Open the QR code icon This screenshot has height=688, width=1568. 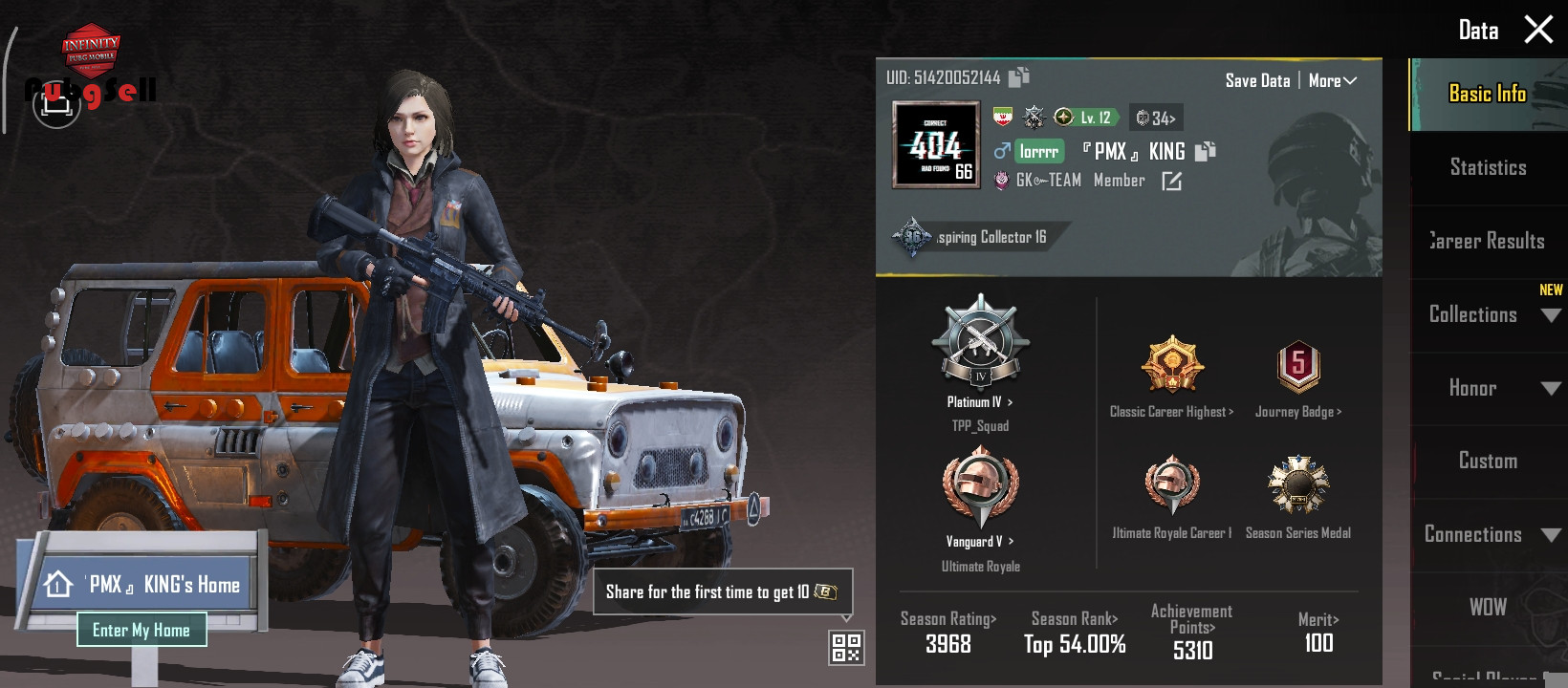pos(846,647)
